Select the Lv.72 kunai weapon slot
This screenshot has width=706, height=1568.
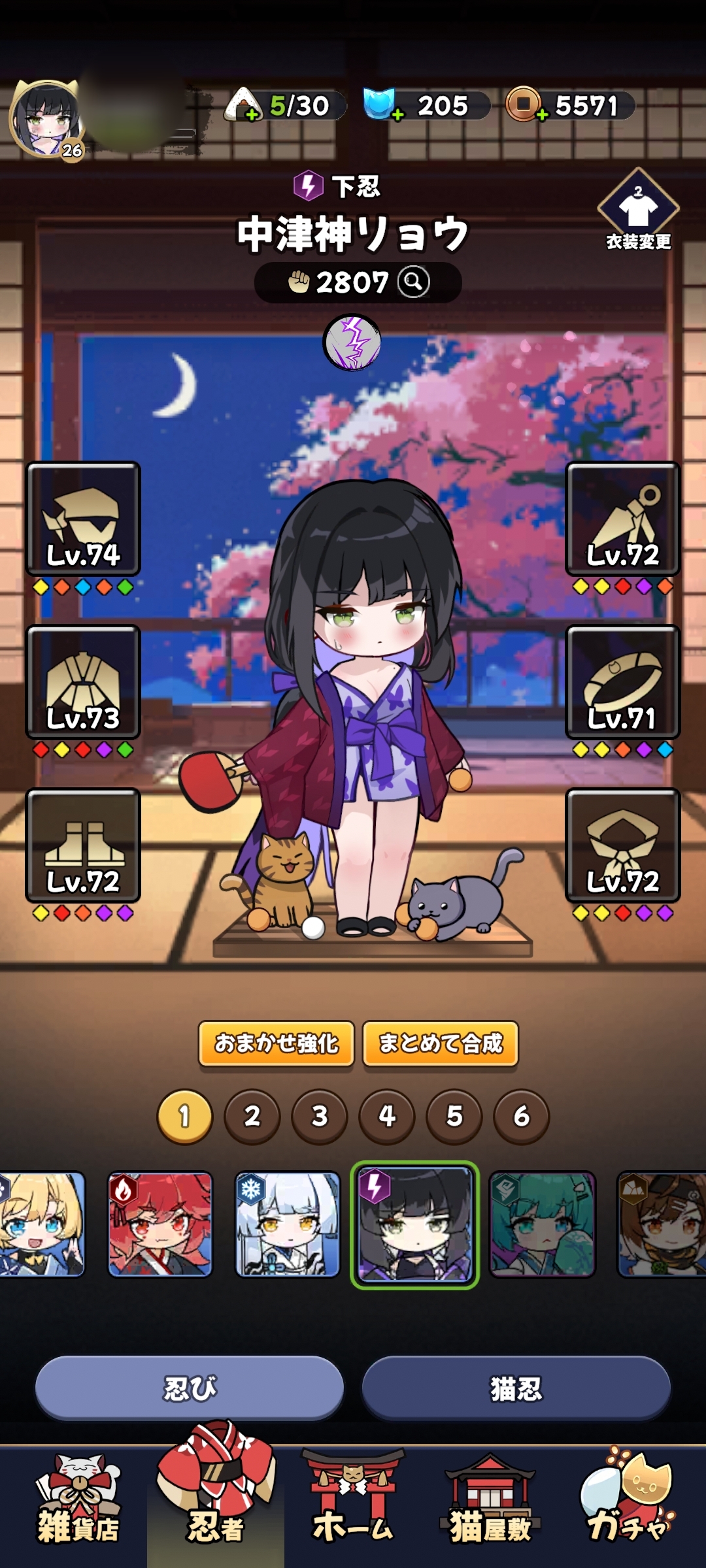[x=622, y=519]
